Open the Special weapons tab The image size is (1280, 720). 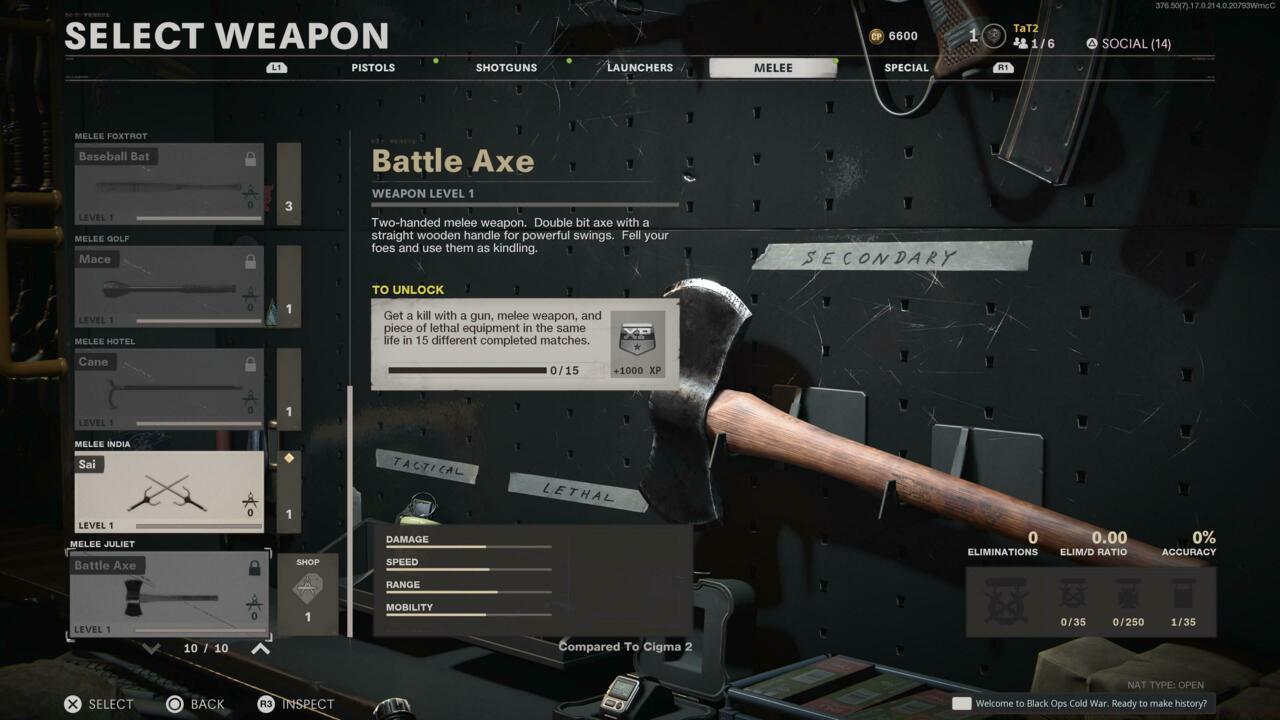click(906, 67)
